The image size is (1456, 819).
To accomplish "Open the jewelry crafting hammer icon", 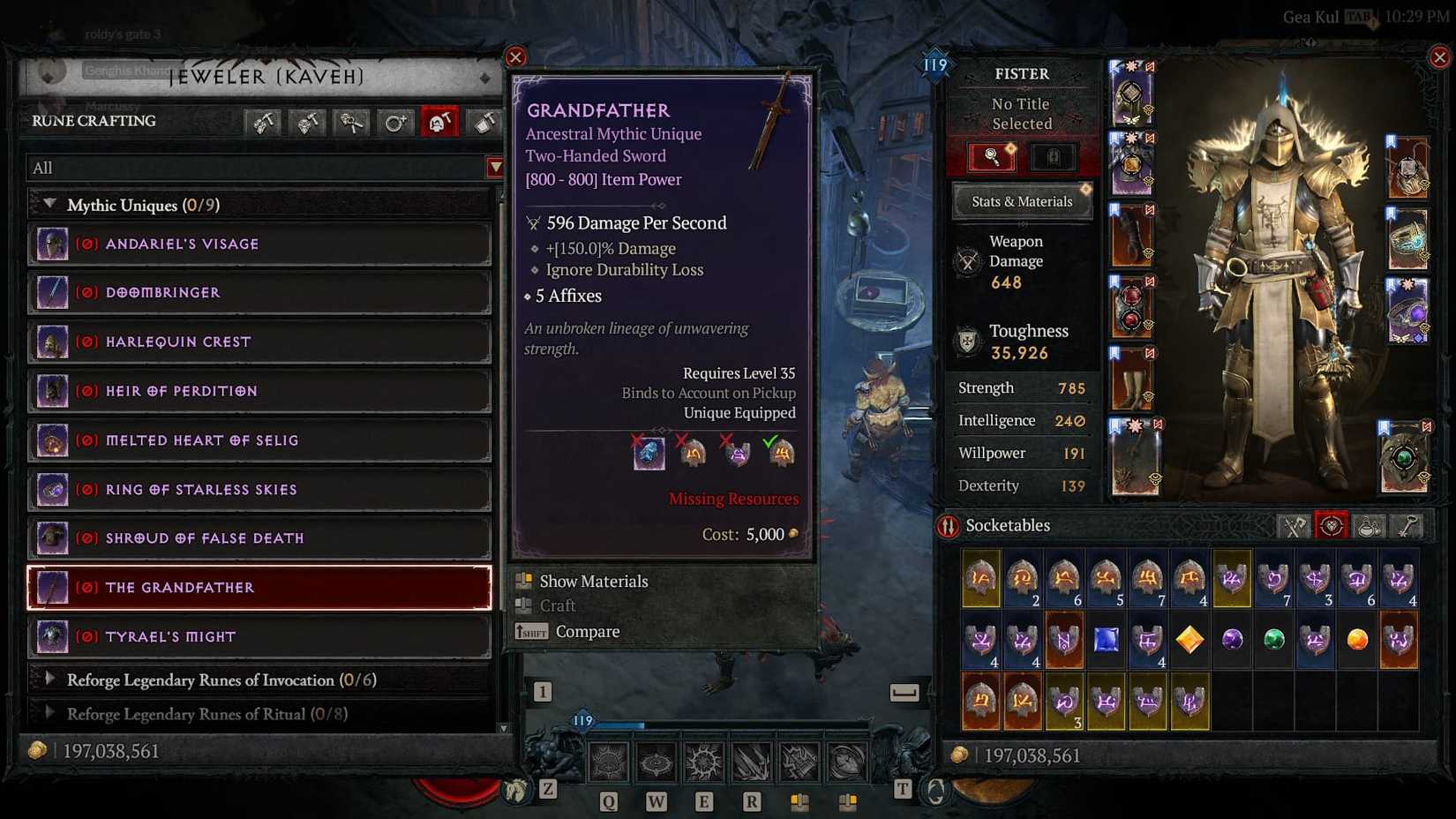I will point(306,122).
